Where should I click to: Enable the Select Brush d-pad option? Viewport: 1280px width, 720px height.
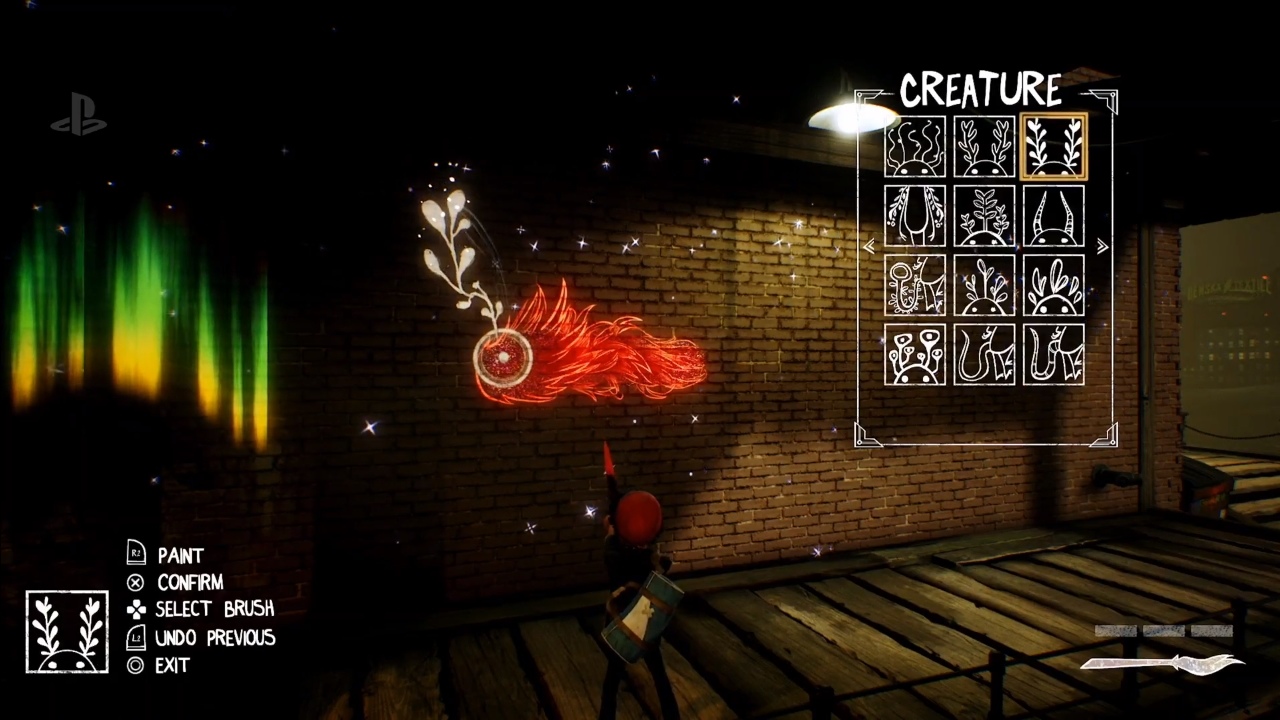tap(136, 609)
